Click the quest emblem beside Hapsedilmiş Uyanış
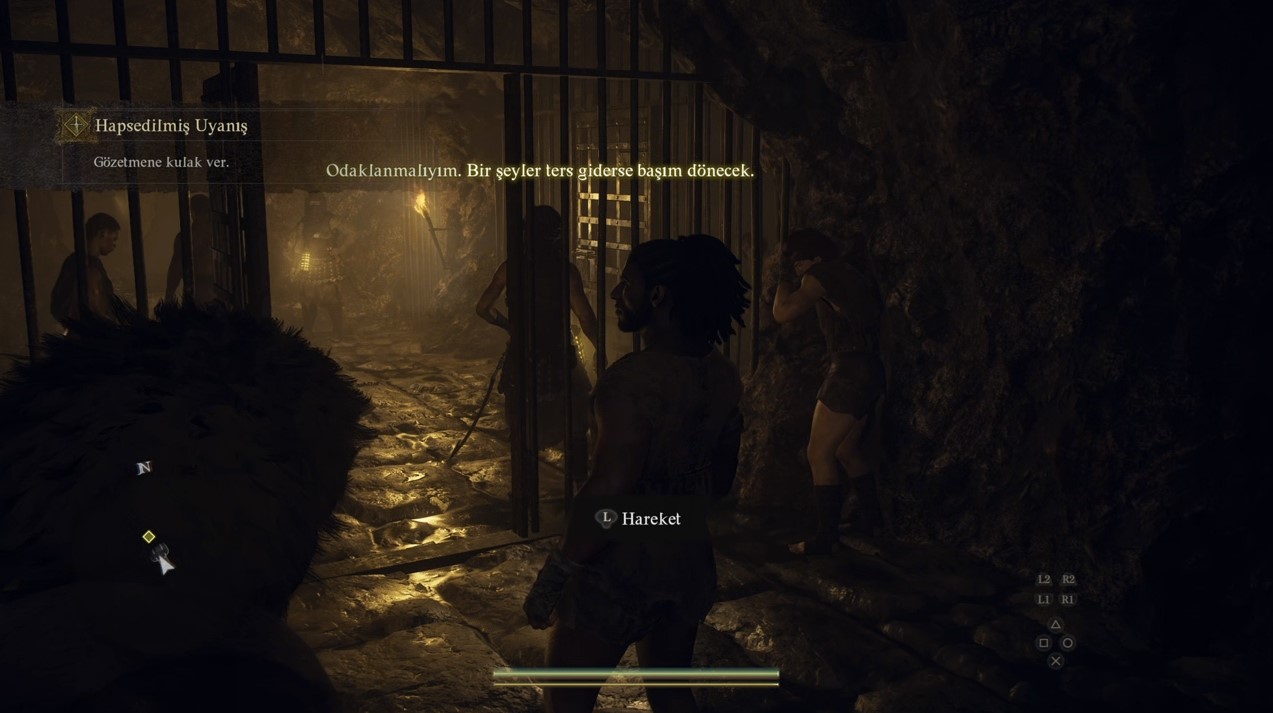This screenshot has width=1273, height=713. pos(76,125)
